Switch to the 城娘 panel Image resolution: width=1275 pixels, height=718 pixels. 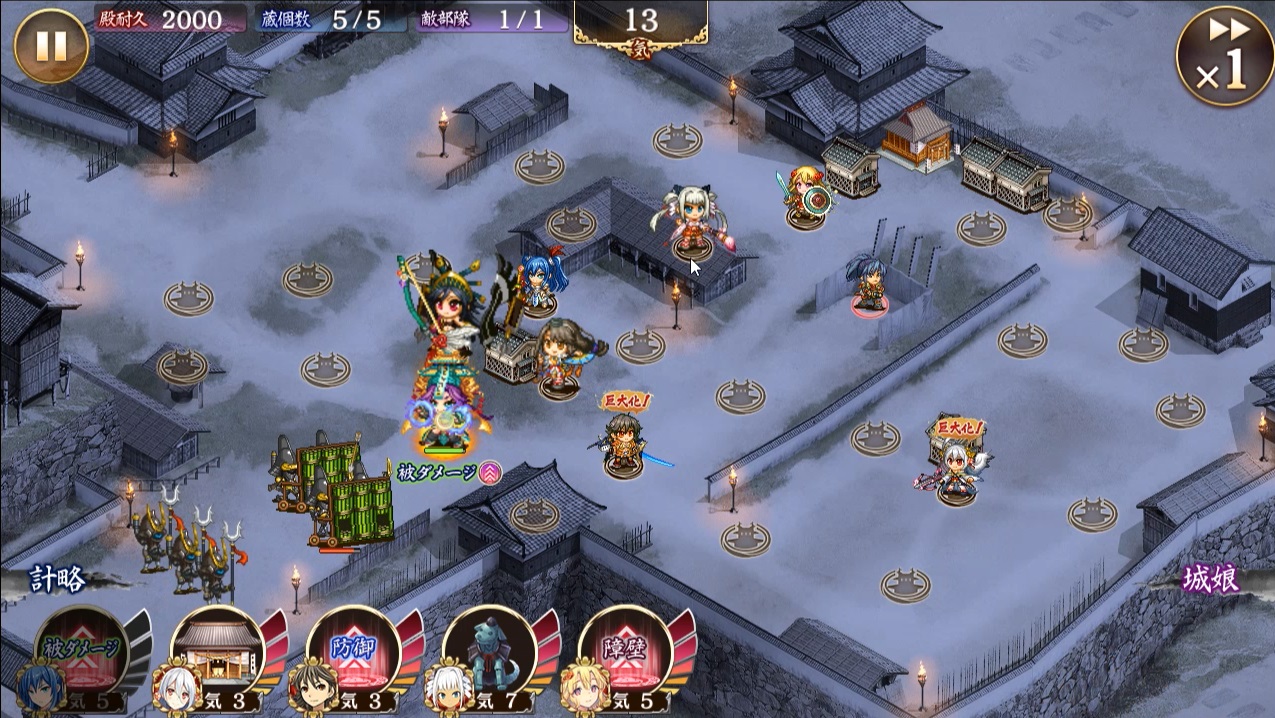tap(1210, 579)
